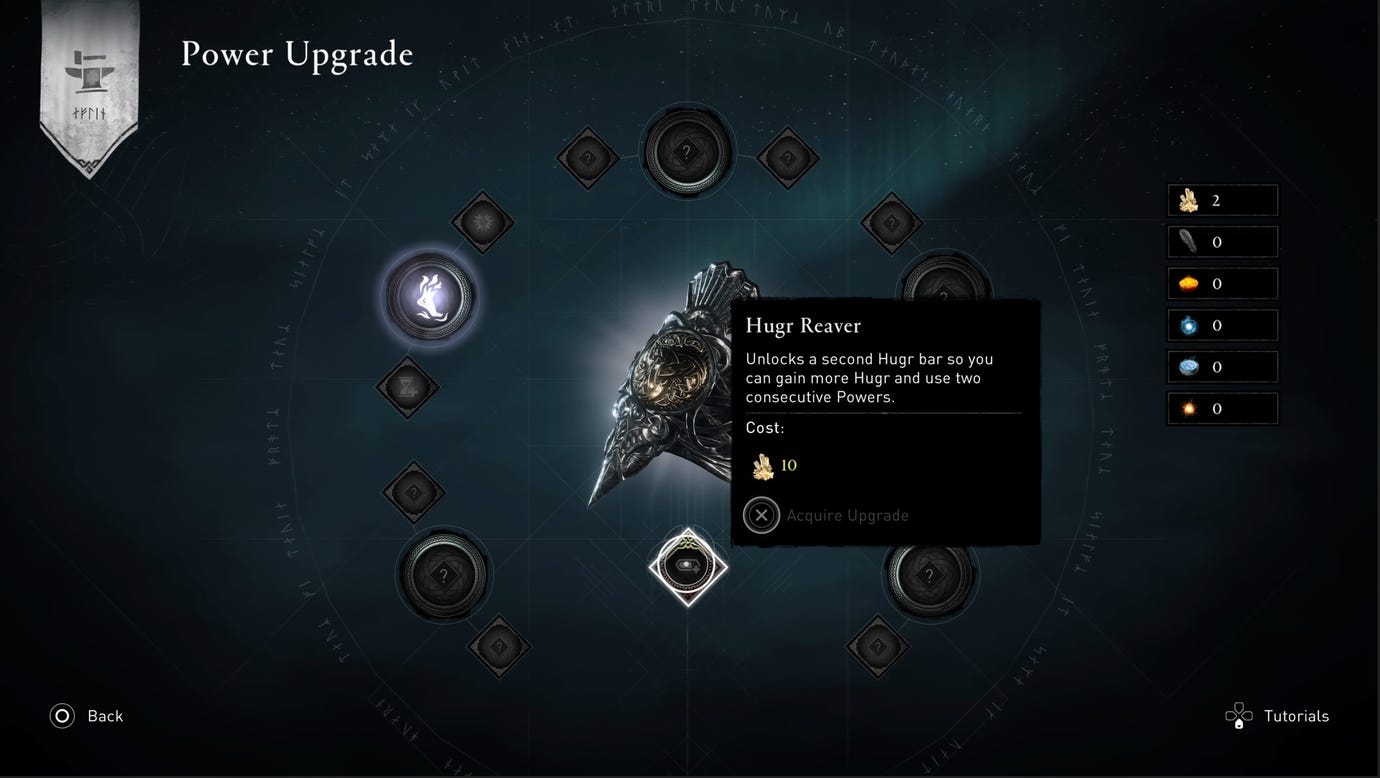The height and width of the screenshot is (778, 1380).
Task: Click the golden crystal cost icon in the tooltip
Action: (x=763, y=465)
